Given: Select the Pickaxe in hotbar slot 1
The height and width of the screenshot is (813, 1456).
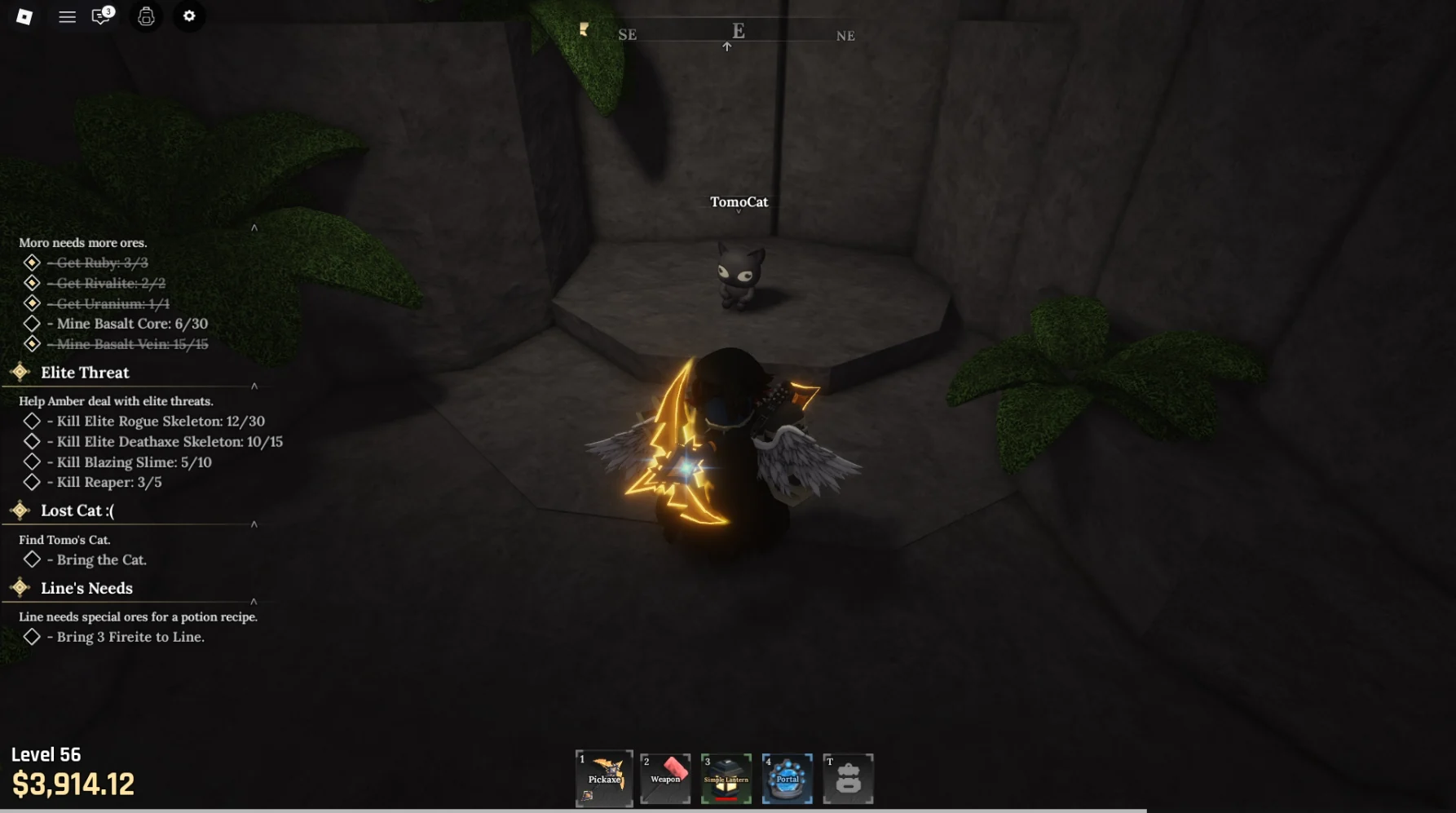Looking at the screenshot, I should [x=603, y=779].
